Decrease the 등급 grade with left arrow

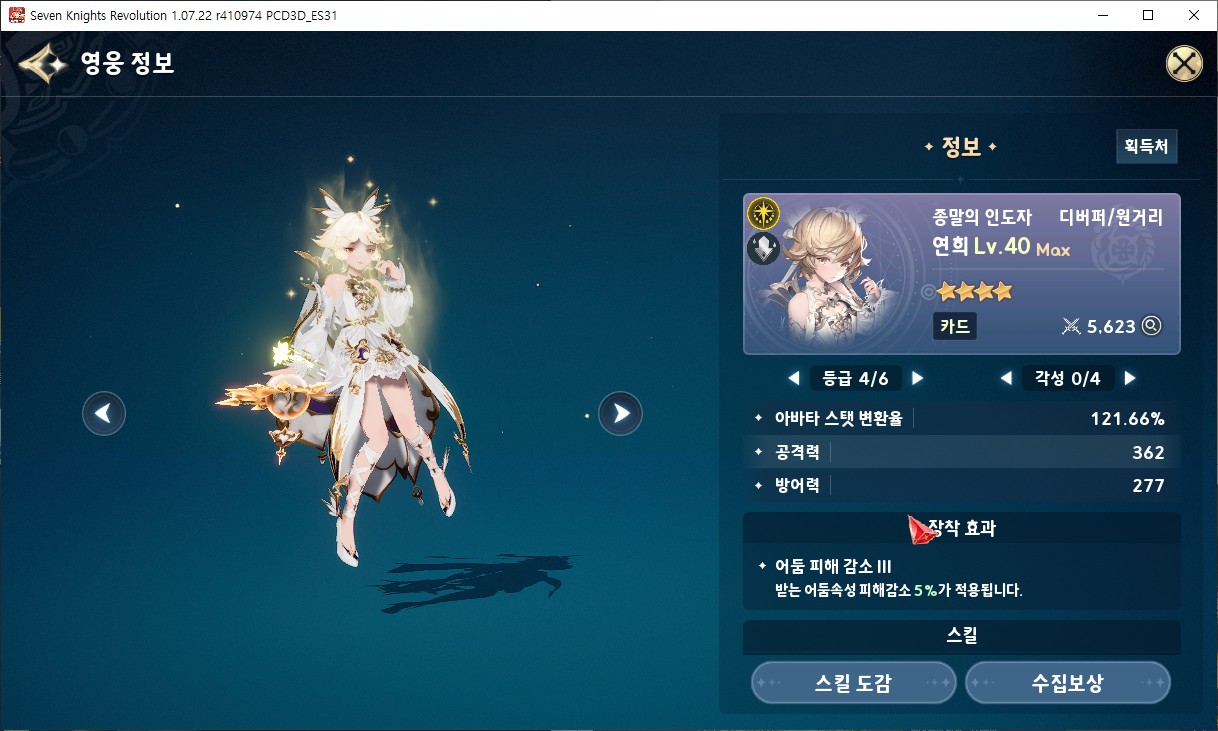click(x=794, y=378)
